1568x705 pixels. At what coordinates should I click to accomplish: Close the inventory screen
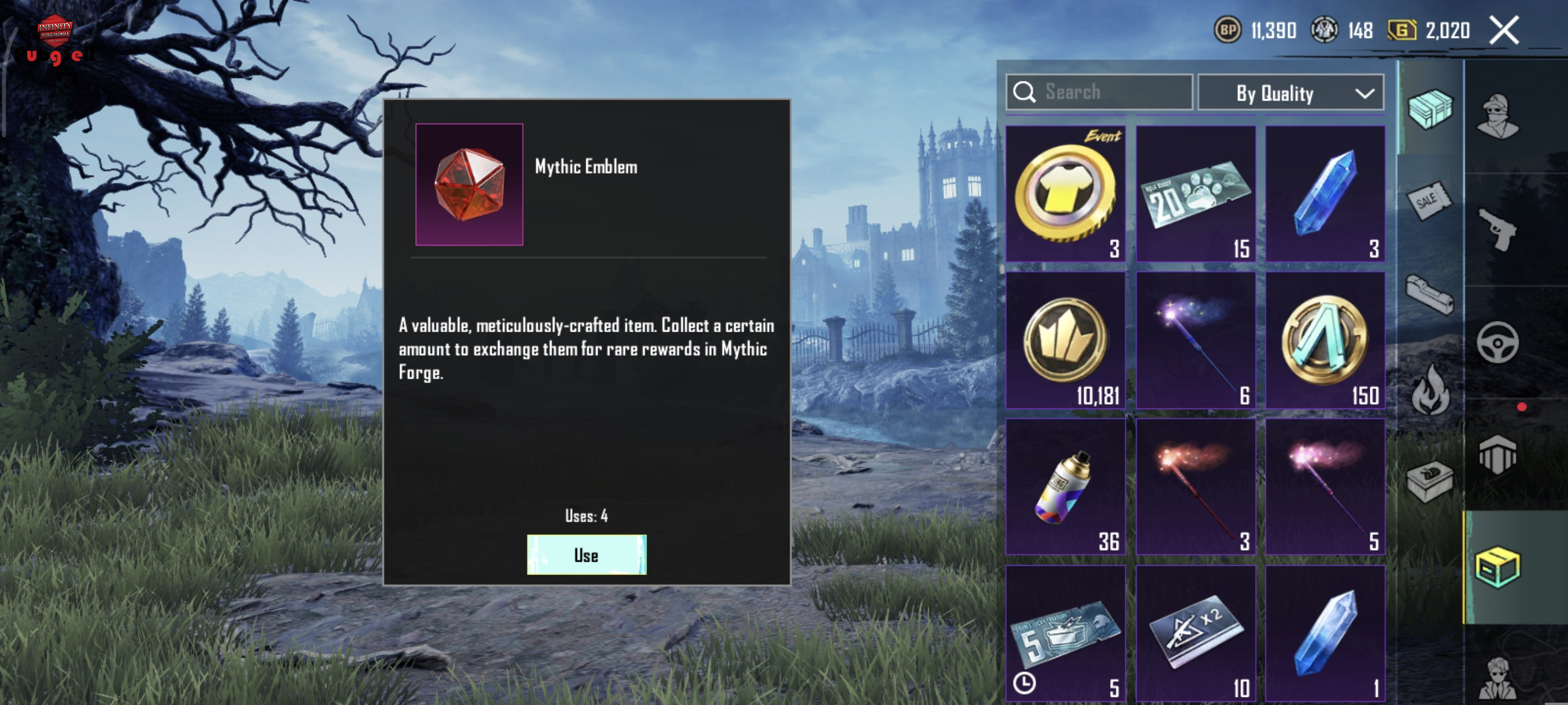(x=1503, y=30)
